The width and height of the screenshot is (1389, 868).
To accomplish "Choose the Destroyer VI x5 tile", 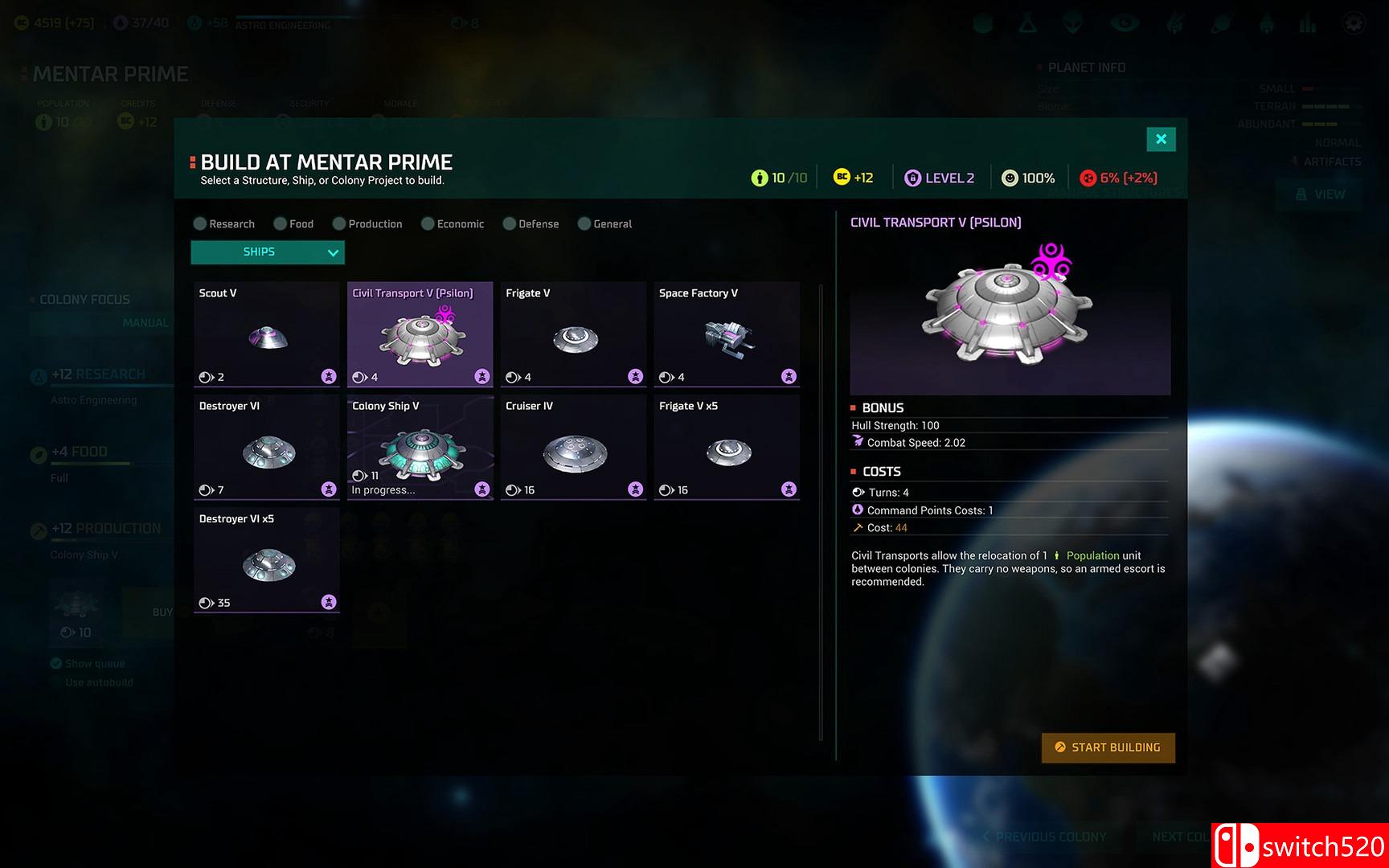I will coord(267,560).
